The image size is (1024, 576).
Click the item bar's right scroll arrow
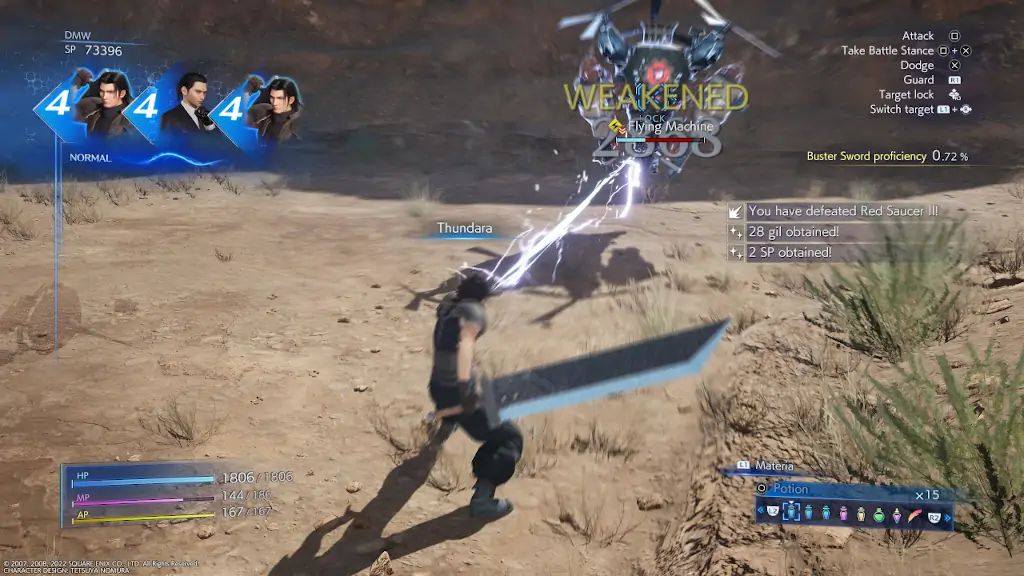tap(948, 518)
